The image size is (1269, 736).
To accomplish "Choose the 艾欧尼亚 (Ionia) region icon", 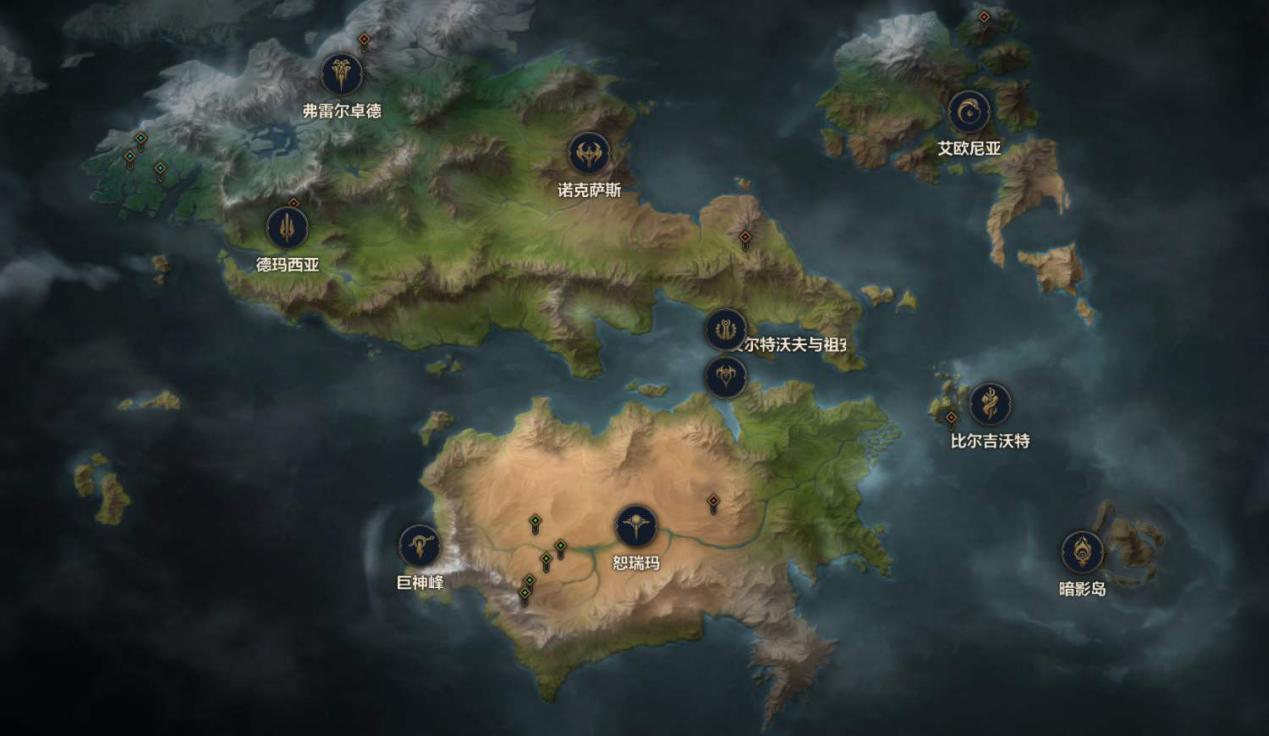I will [968, 112].
